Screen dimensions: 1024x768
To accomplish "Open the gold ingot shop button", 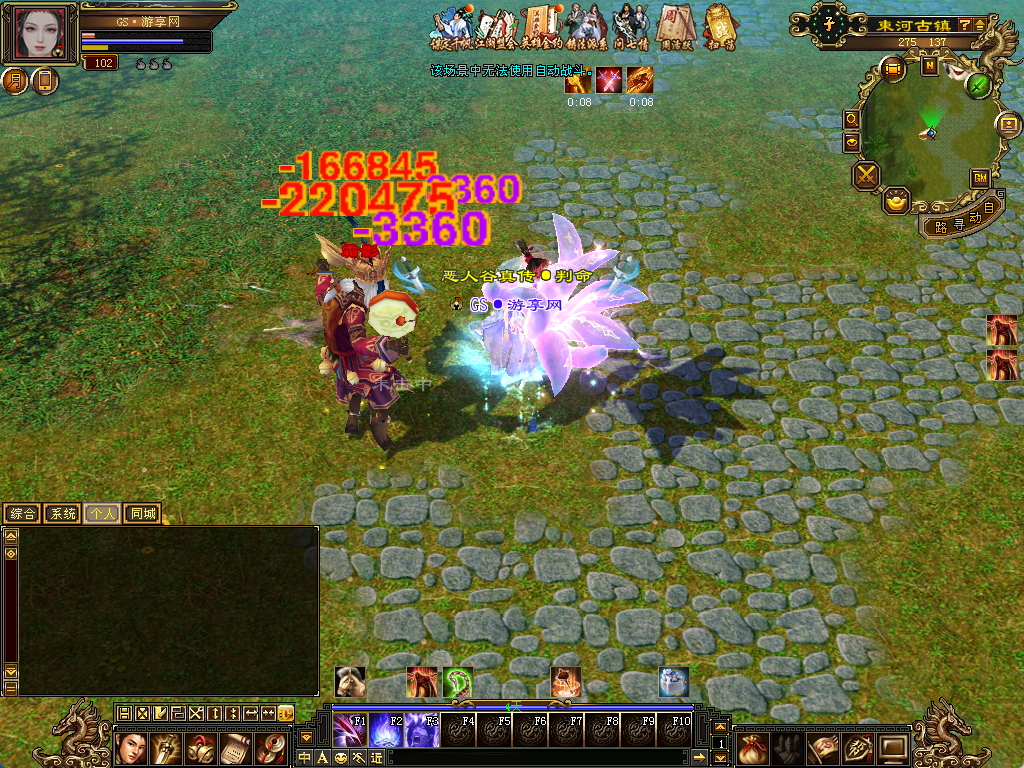I will pyautogui.click(x=897, y=201).
